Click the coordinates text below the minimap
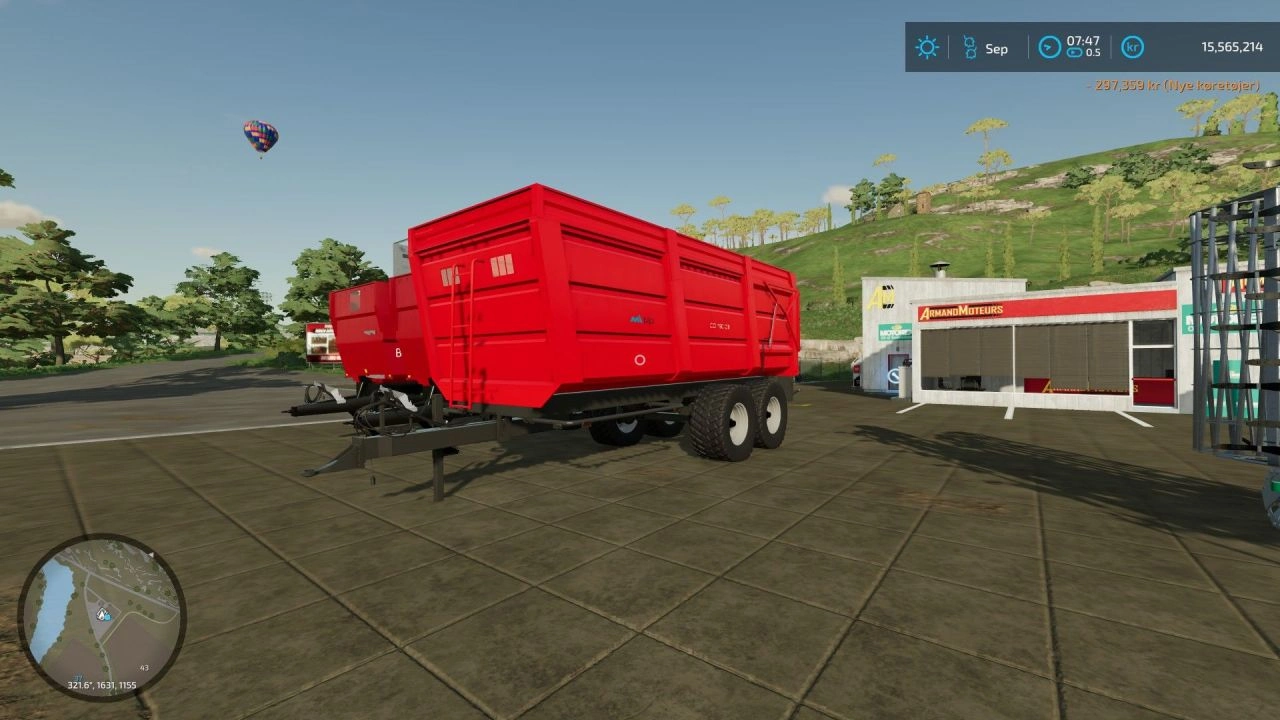Viewport: 1280px width, 720px height. pyautogui.click(x=101, y=685)
